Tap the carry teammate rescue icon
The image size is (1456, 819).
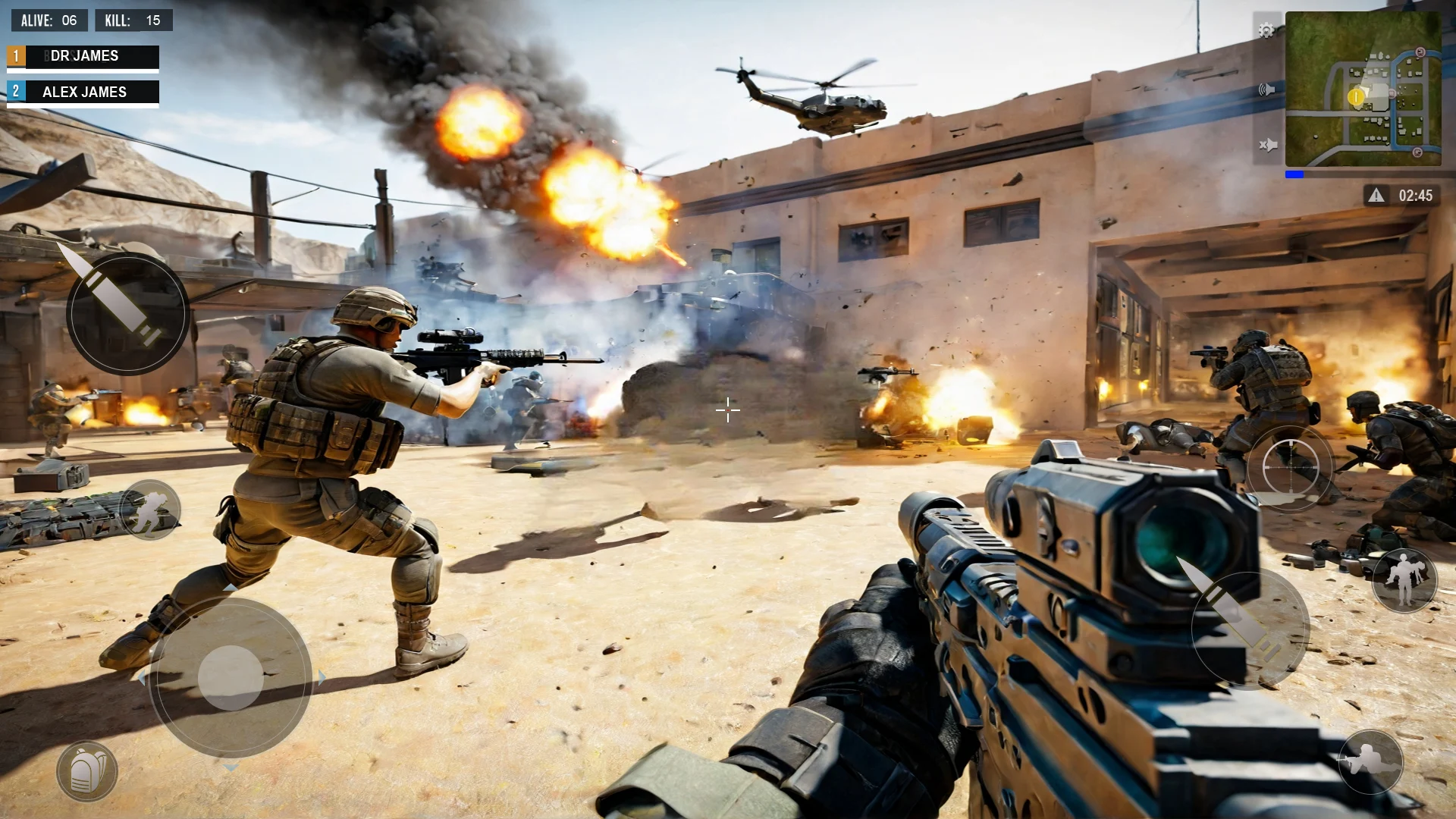tap(1405, 581)
